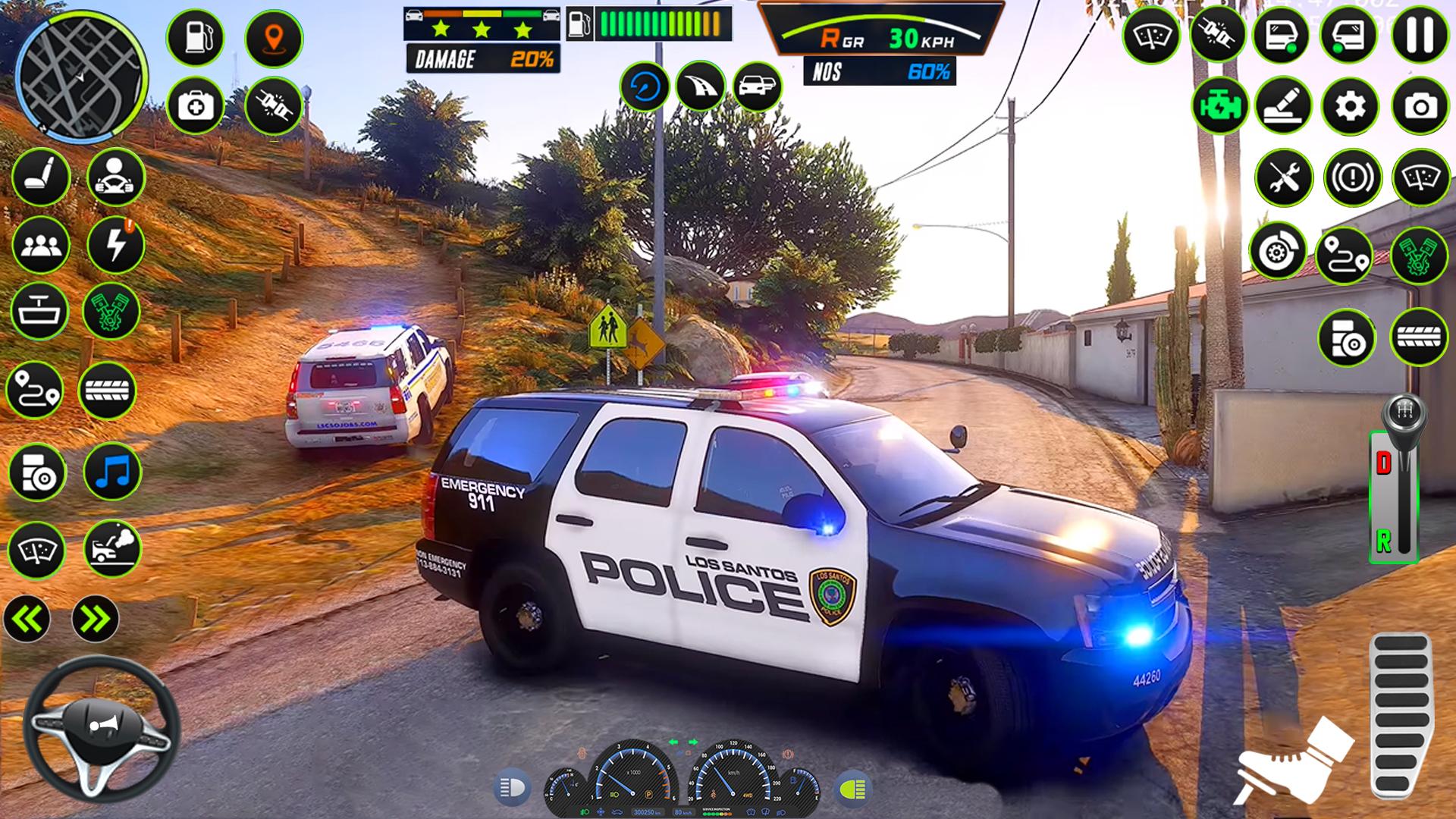The width and height of the screenshot is (1456, 819).
Task: Turn on the left headlight toggle
Action: click(x=513, y=789)
